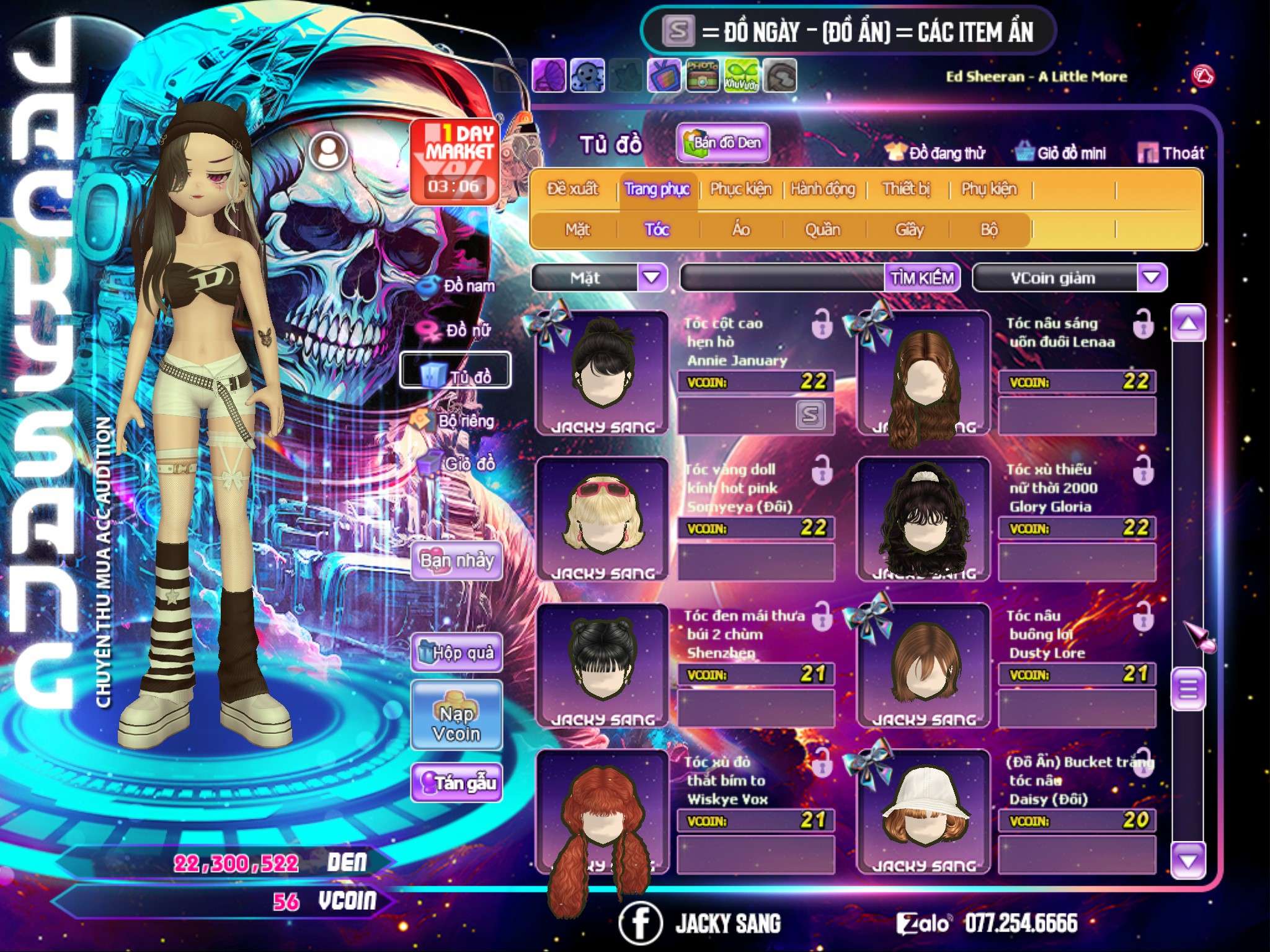Click the Tán gẫu chat button
This screenshot has width=1270, height=952.
456,783
